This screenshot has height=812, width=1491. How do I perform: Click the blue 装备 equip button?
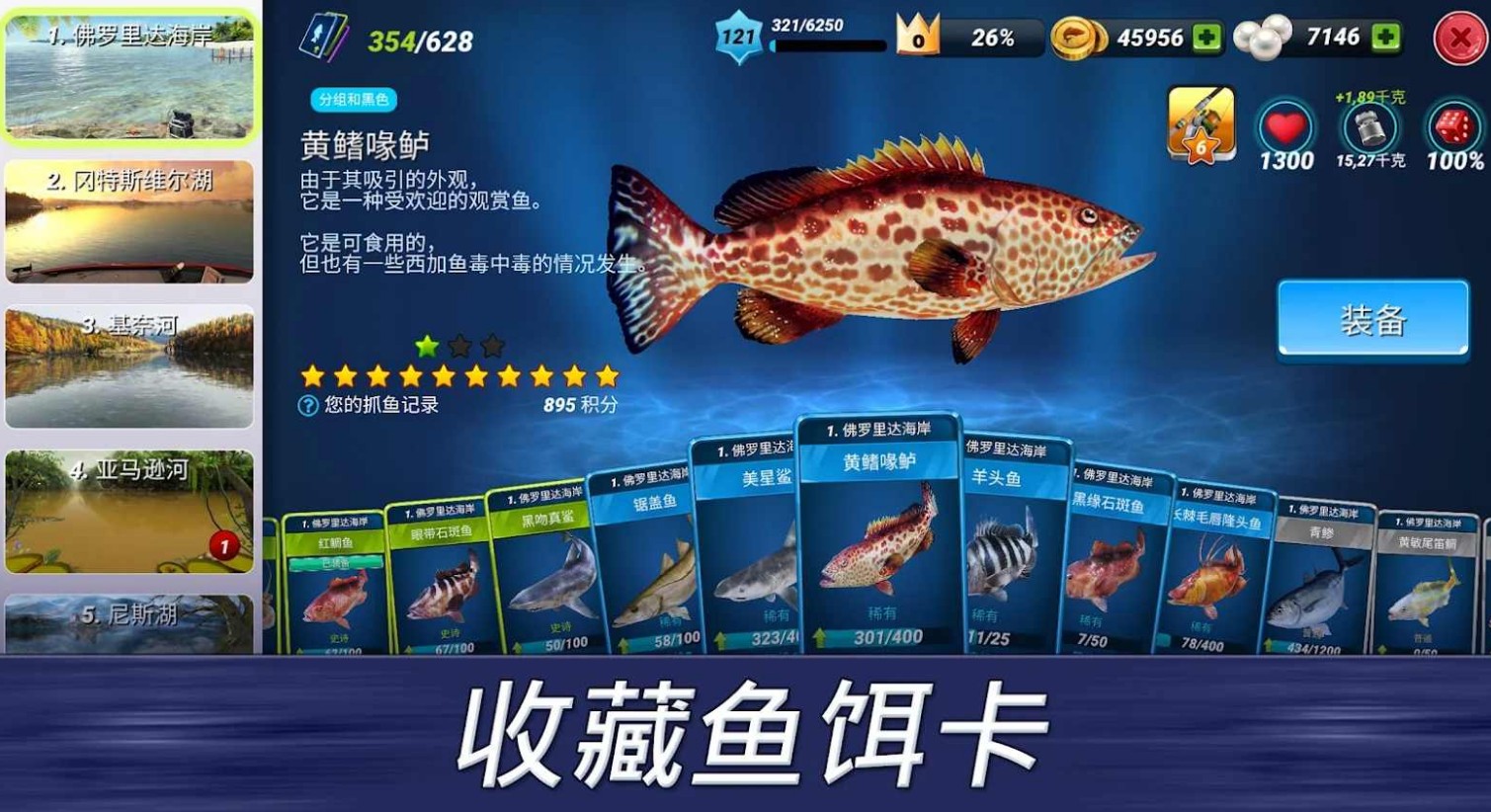click(x=1372, y=319)
